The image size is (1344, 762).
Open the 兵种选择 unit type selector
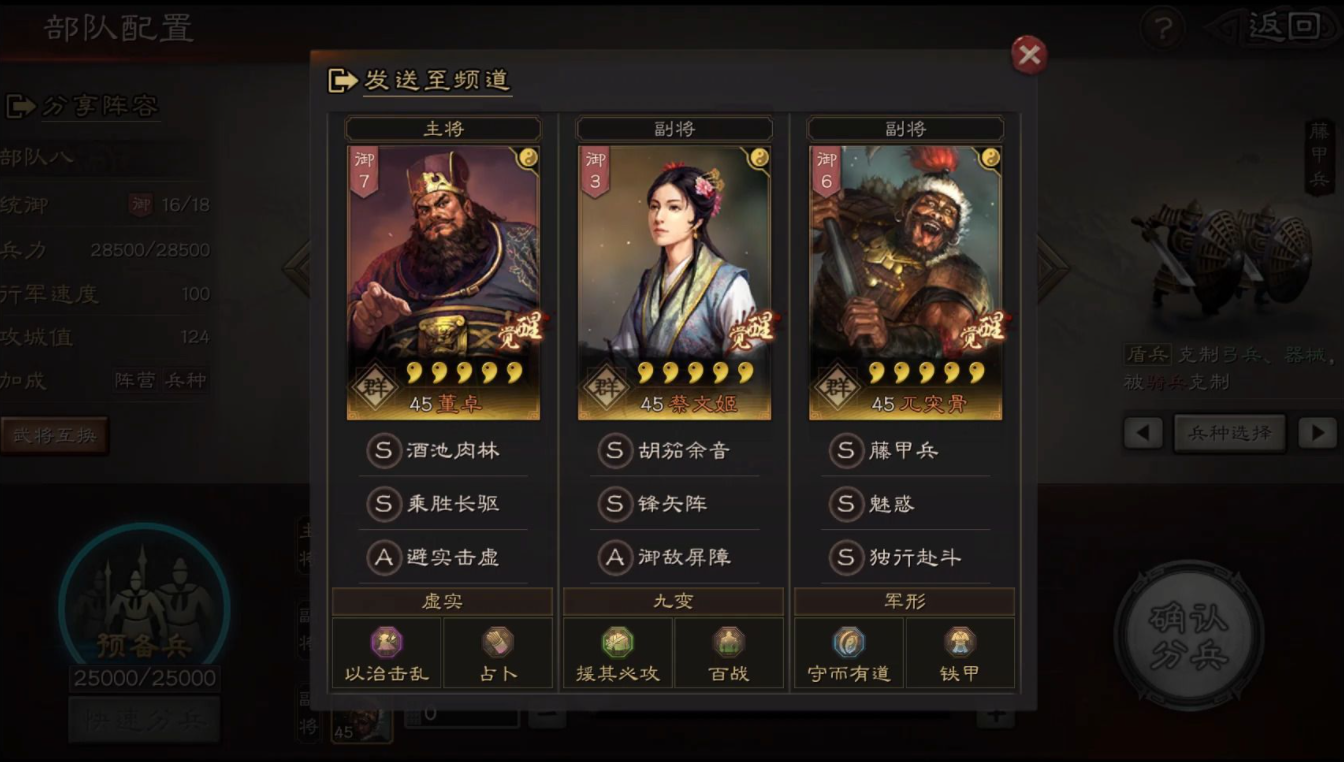[1229, 433]
